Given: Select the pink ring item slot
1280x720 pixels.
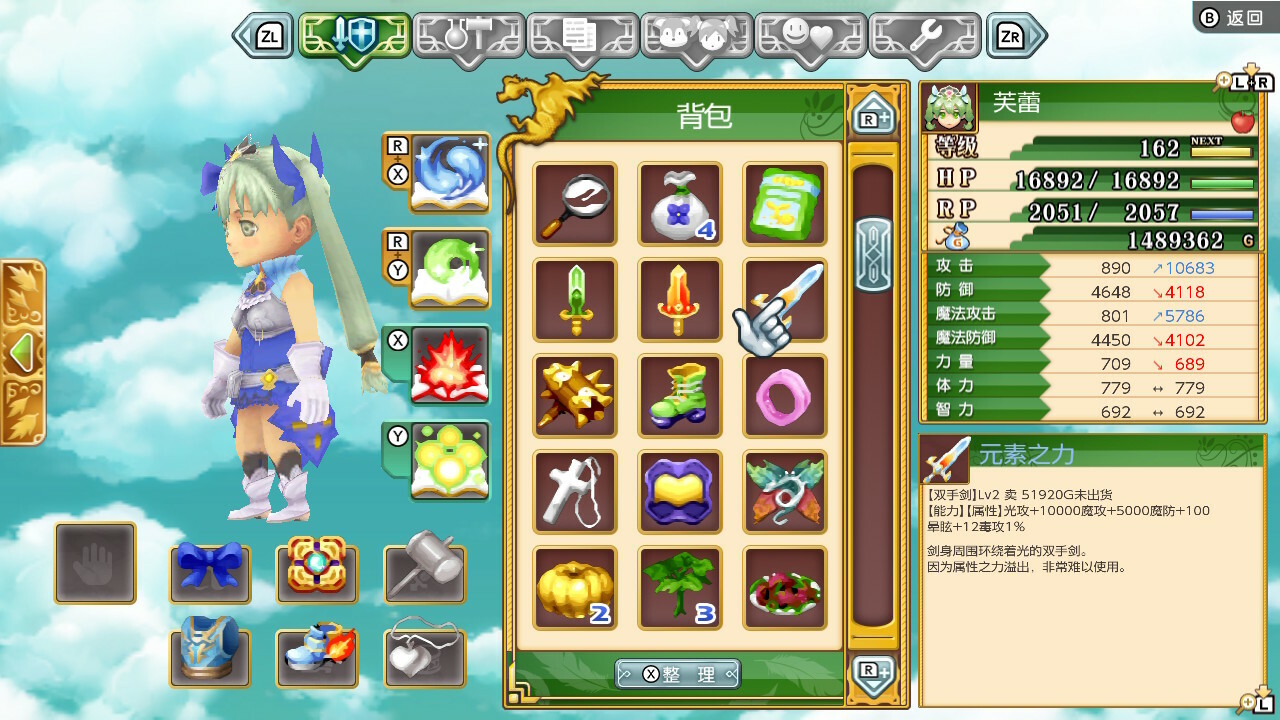Looking at the screenshot, I should click(785, 396).
